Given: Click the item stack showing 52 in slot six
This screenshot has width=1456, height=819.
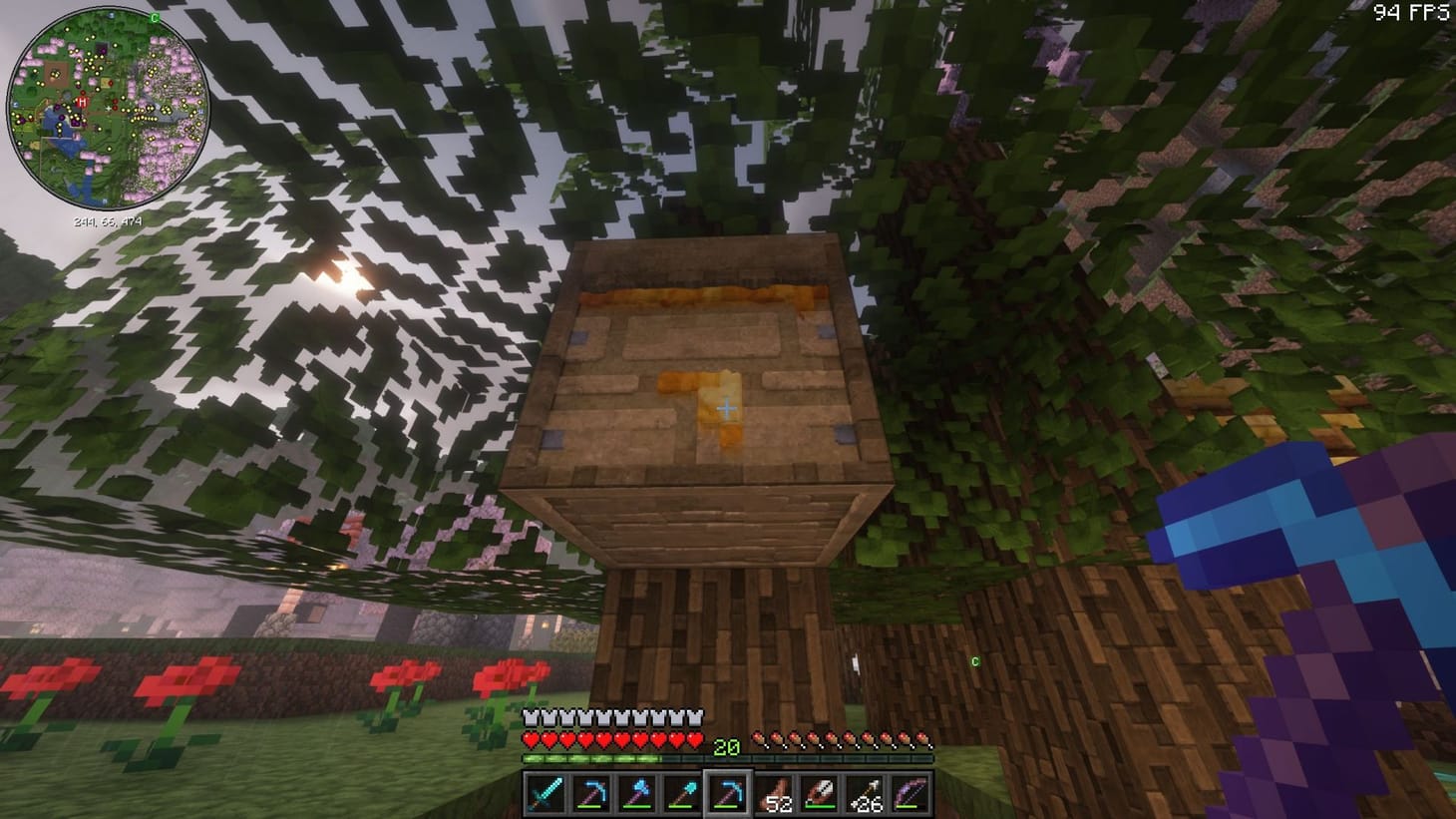Looking at the screenshot, I should click(x=777, y=791).
